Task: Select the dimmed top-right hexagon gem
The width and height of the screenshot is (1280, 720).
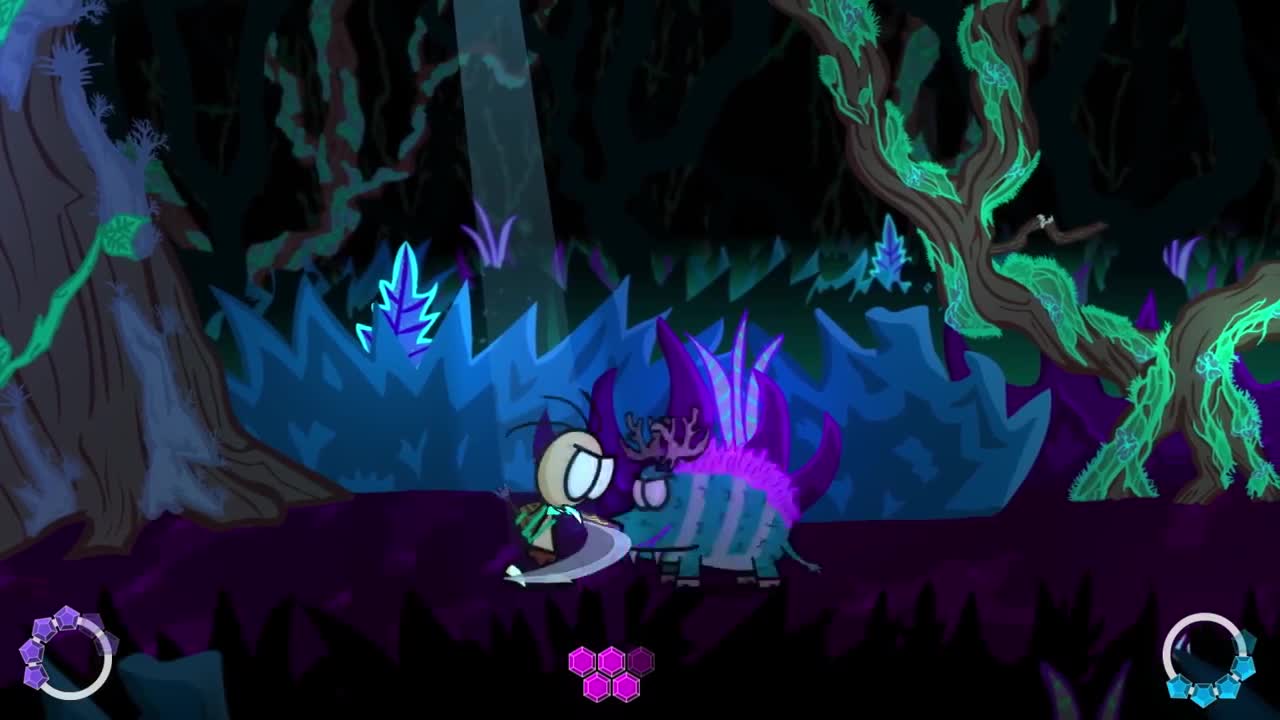Action: click(640, 662)
